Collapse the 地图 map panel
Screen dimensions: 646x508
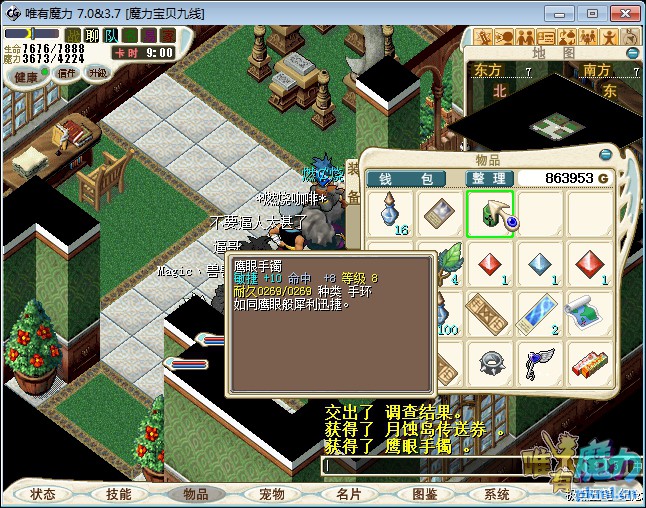click(632, 53)
